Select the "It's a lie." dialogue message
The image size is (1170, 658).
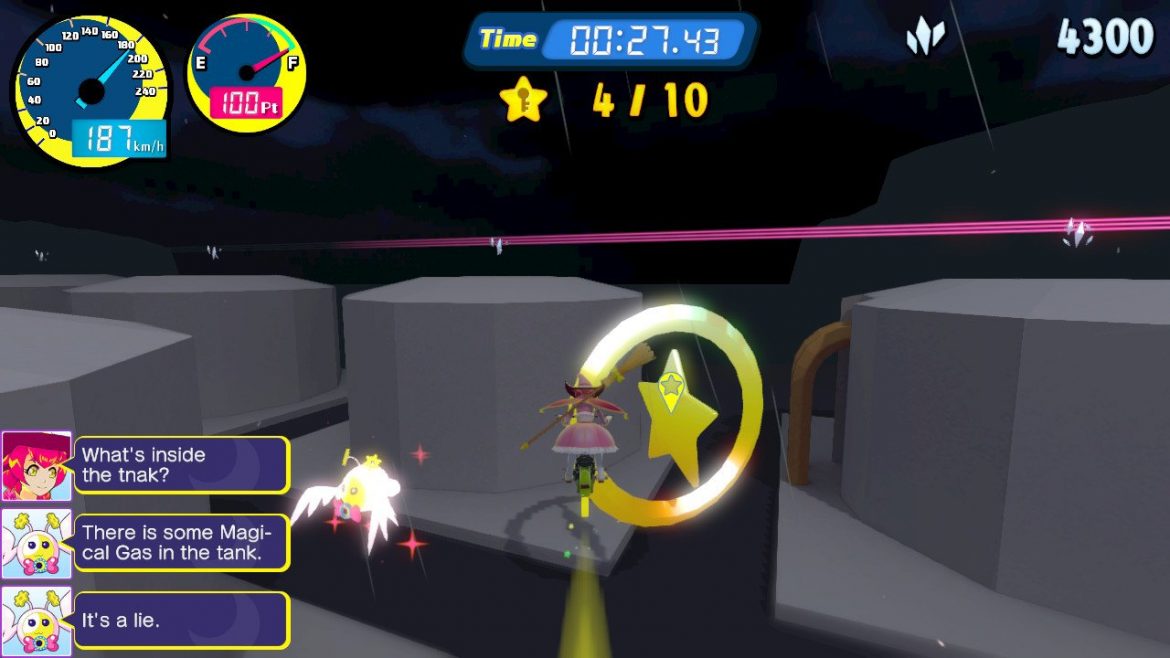click(x=182, y=620)
